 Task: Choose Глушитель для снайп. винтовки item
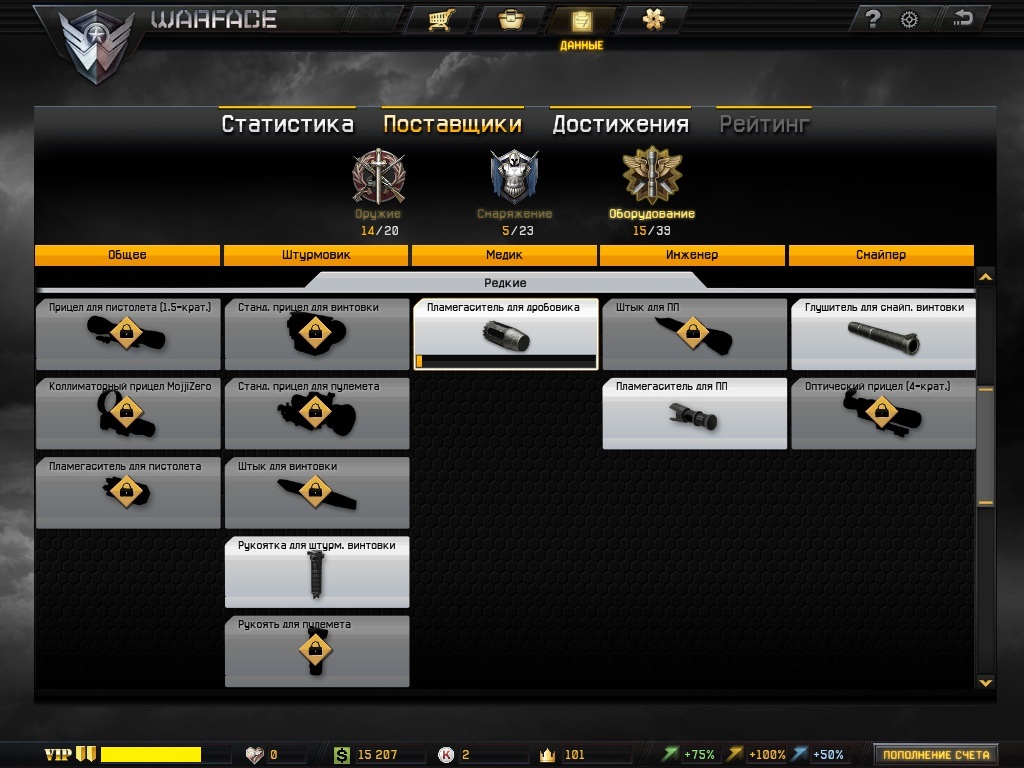point(883,334)
